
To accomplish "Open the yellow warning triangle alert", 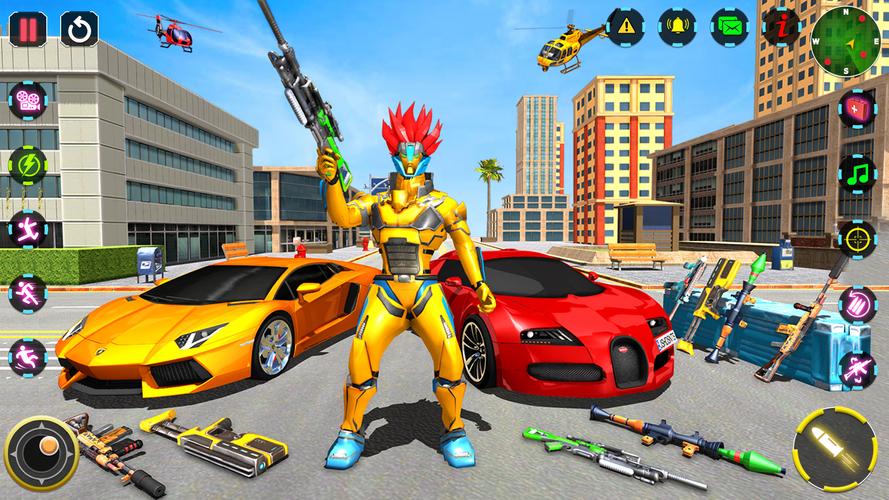I will (x=626, y=26).
